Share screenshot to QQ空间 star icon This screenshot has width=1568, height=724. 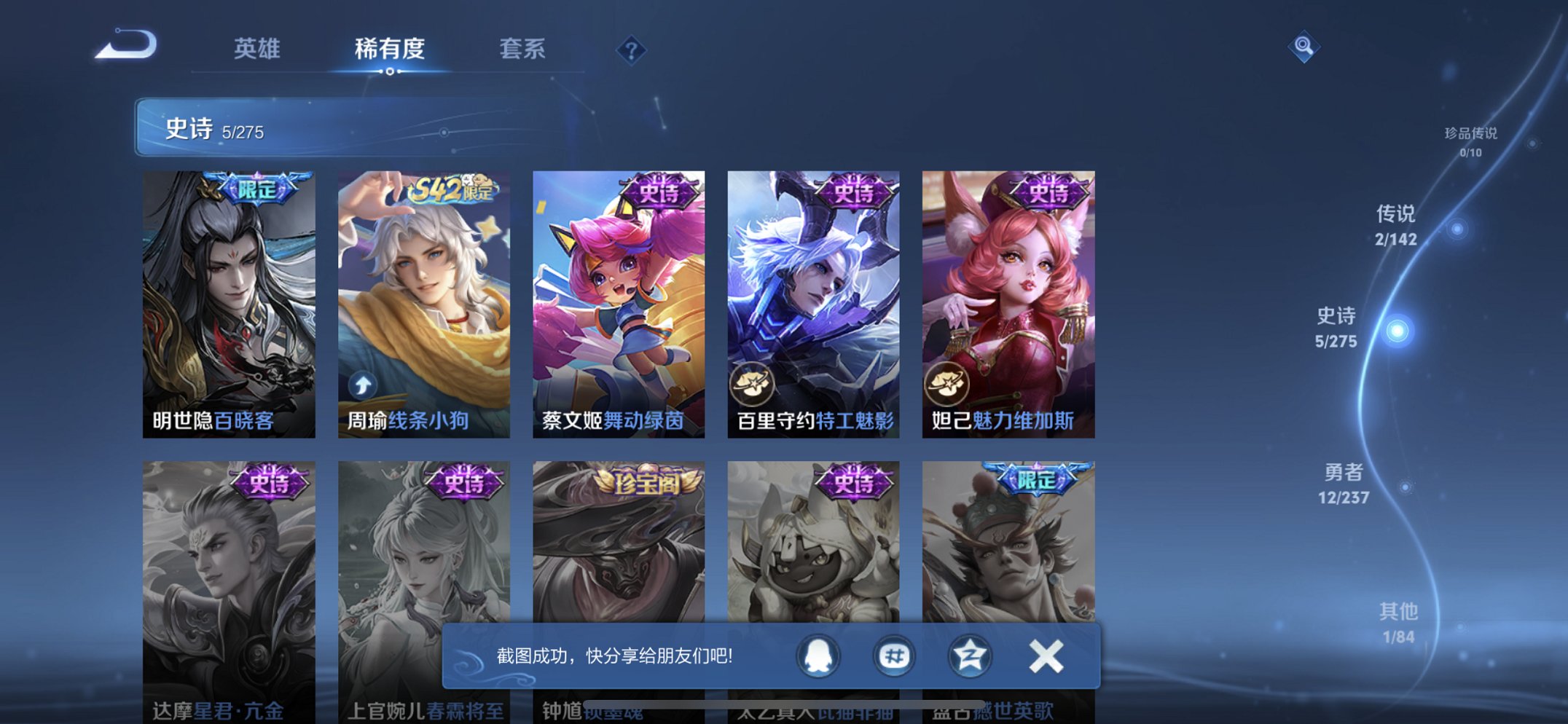click(969, 656)
